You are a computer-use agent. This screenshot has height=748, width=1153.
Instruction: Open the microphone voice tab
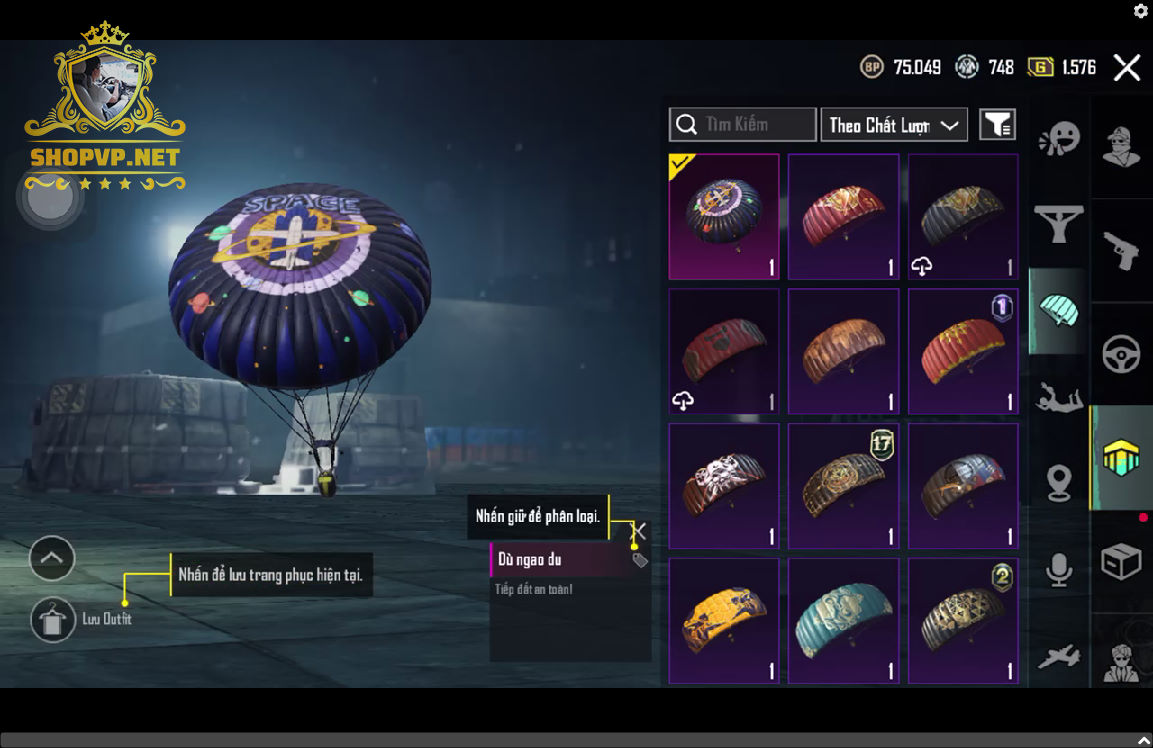pyautogui.click(x=1059, y=570)
